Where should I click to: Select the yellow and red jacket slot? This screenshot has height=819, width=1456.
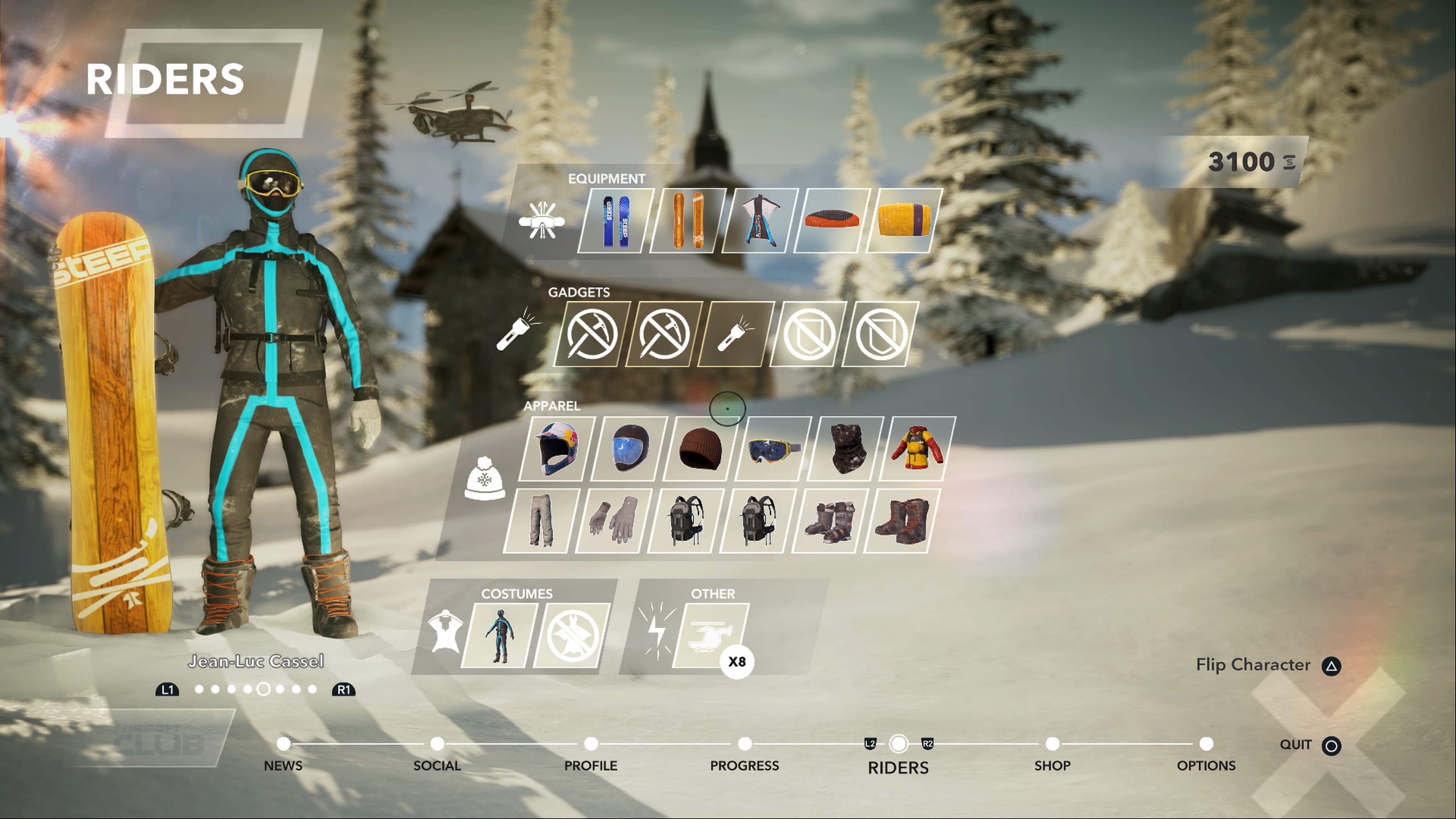pos(917,449)
